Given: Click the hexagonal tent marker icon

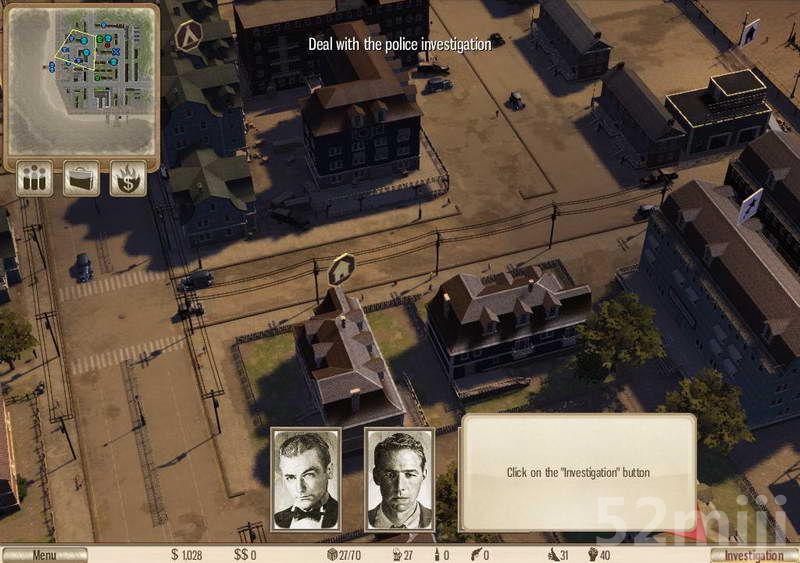Looking at the screenshot, I should [188, 37].
